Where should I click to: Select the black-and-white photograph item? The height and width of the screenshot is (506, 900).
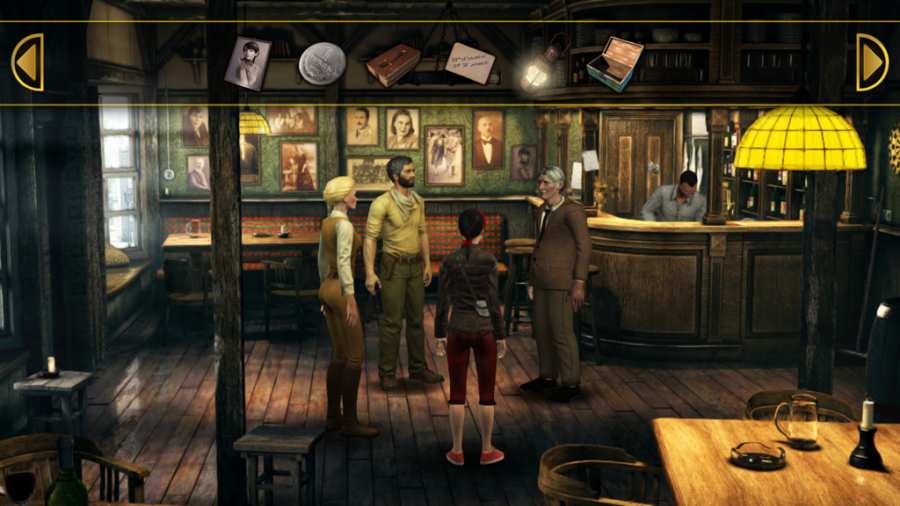(247, 62)
